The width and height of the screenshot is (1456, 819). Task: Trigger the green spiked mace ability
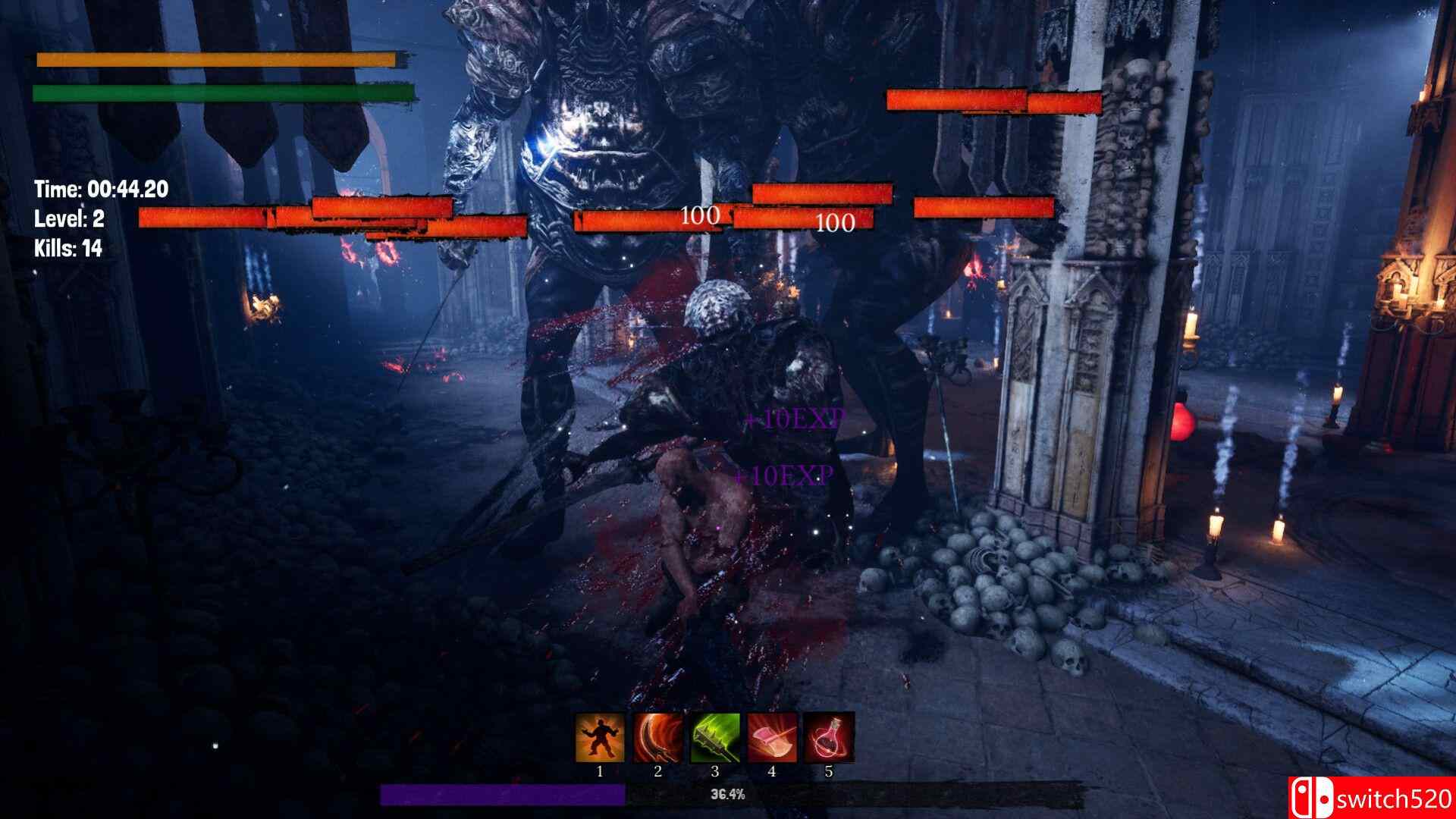pos(714,737)
